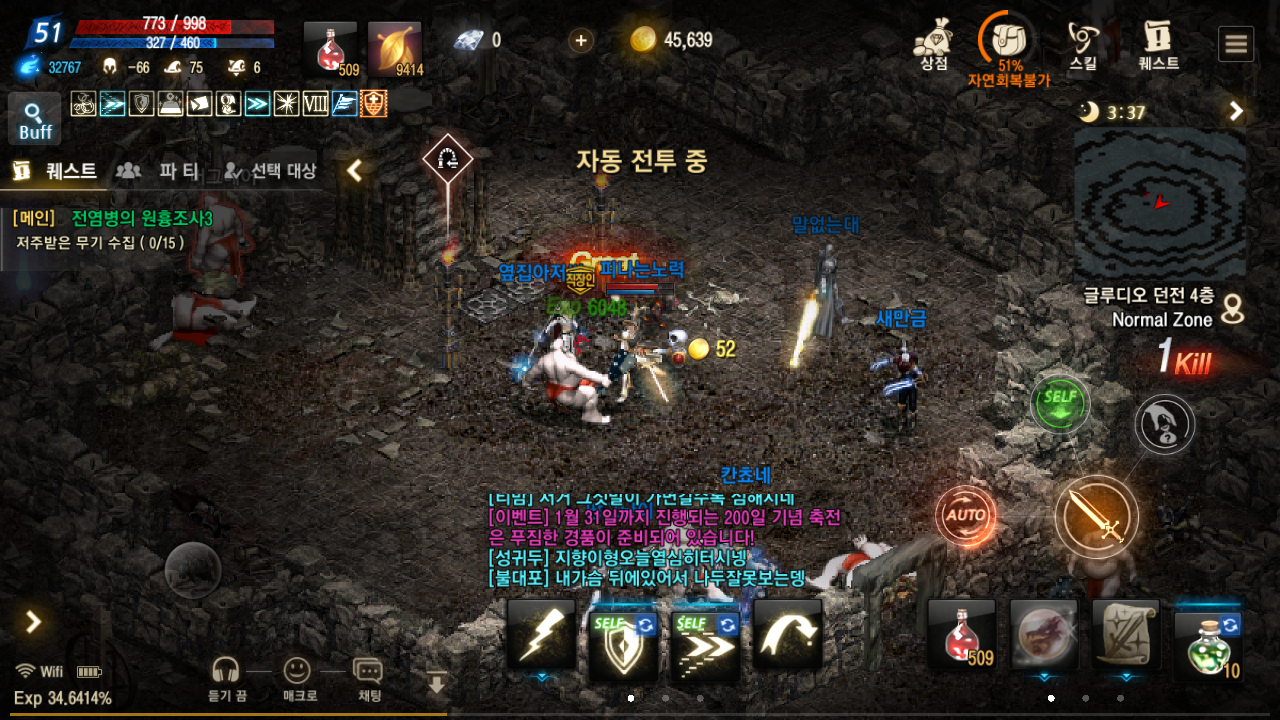
Task: Add diamonds with the plus button
Action: (580, 40)
